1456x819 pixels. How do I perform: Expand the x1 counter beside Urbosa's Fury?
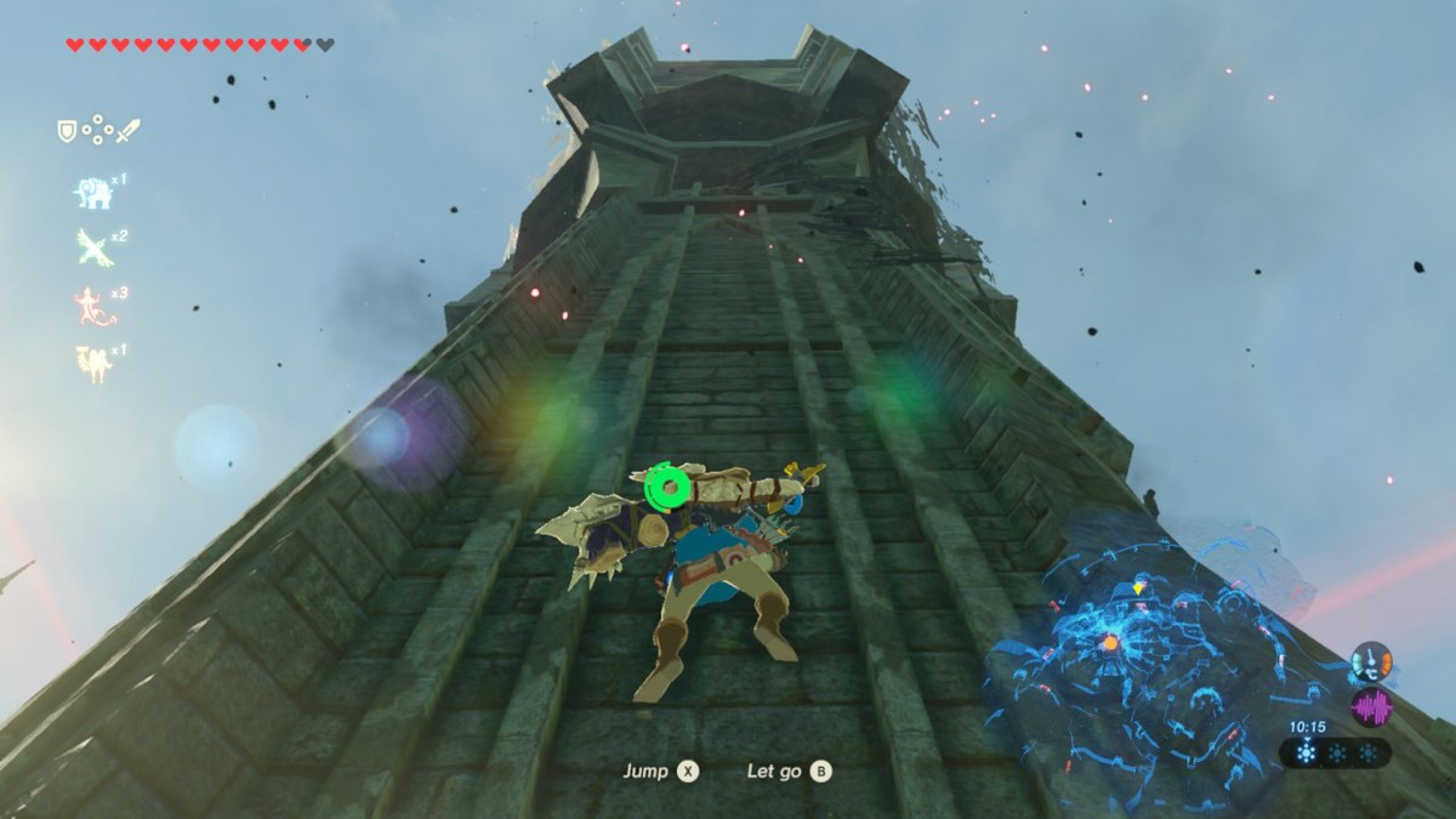click(119, 351)
